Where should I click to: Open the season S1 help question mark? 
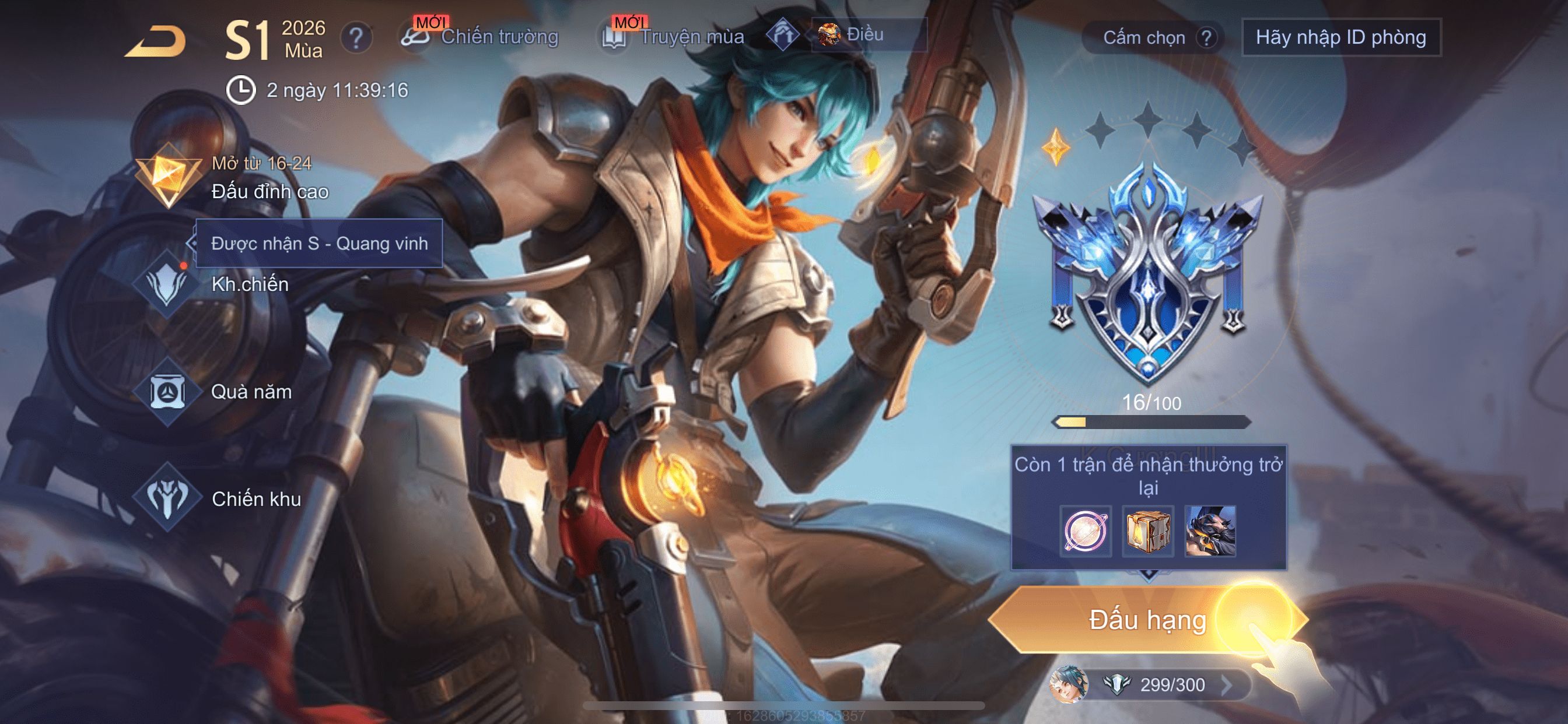click(x=356, y=38)
